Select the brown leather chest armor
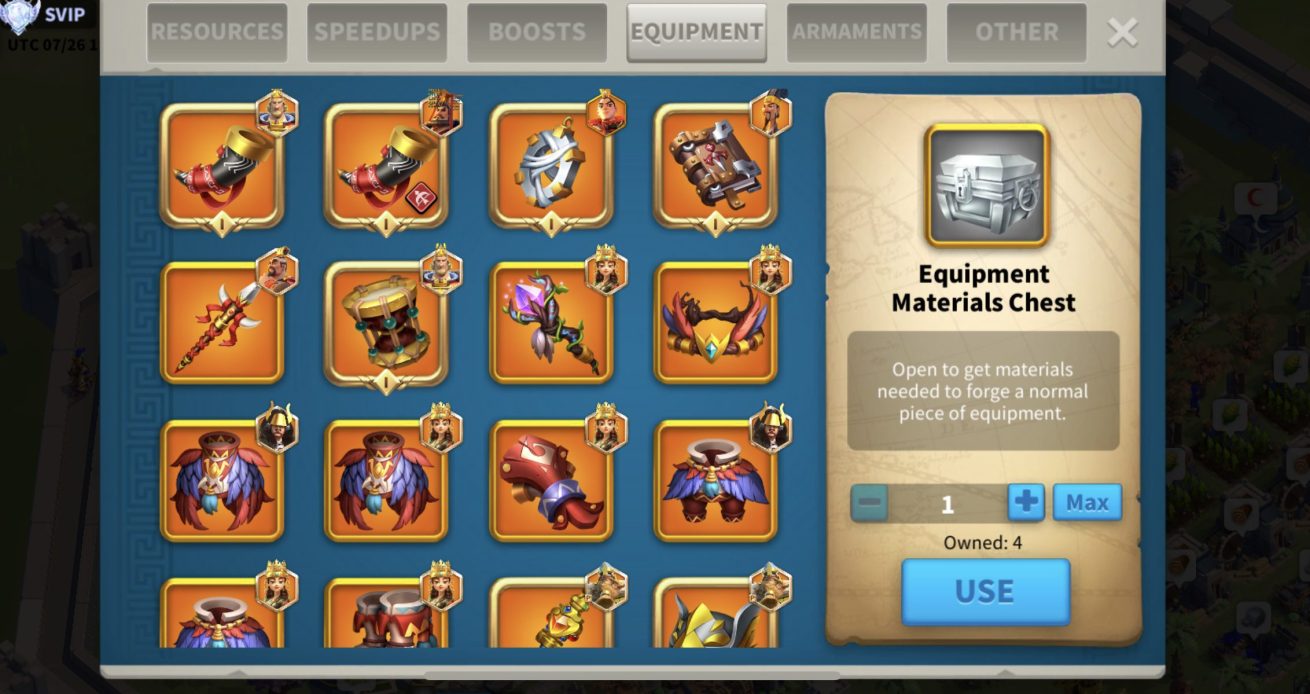 [x=715, y=166]
